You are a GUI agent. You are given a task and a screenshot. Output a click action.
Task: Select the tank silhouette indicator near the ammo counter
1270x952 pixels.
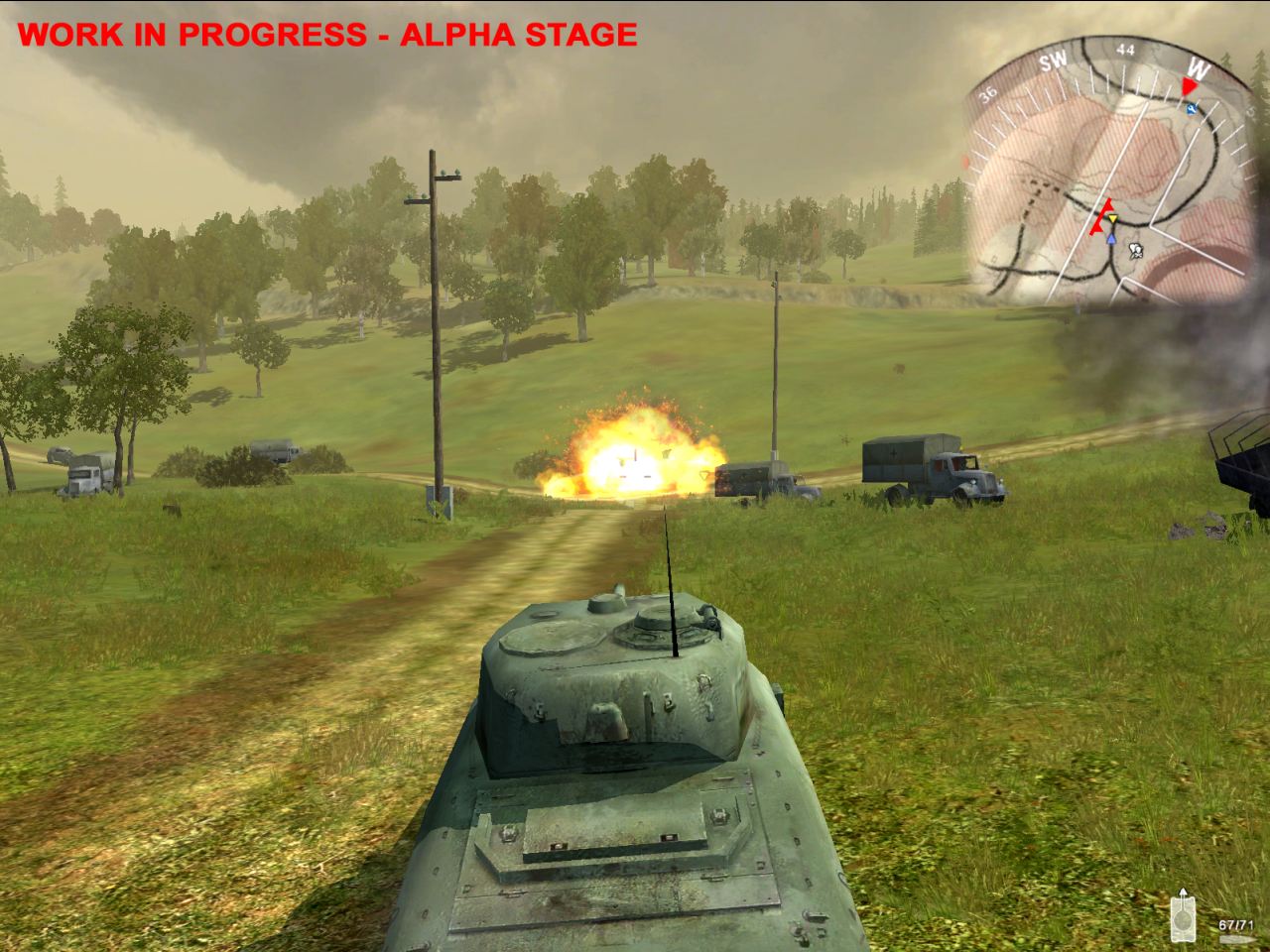coord(1184,919)
